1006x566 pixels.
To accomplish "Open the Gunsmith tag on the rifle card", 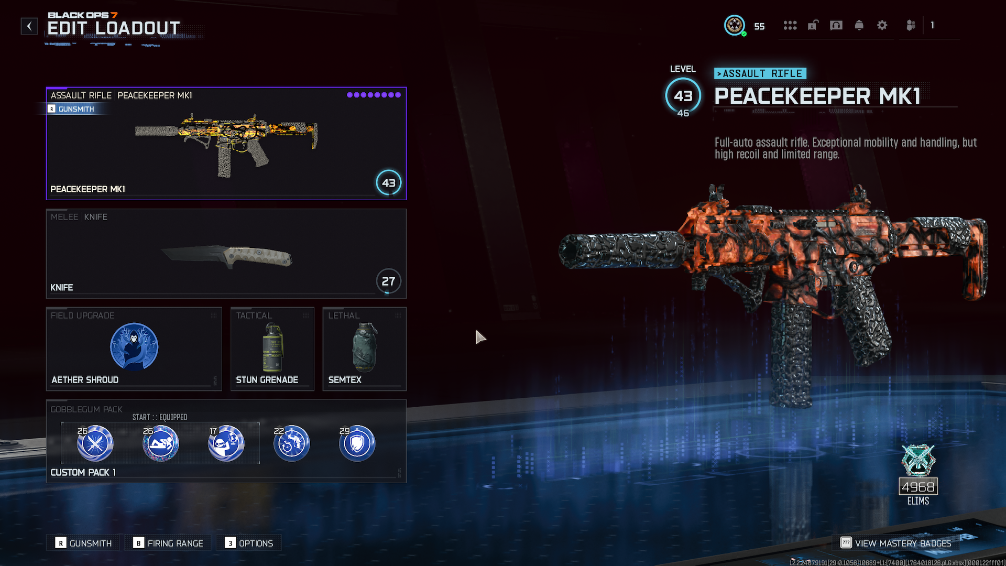I will [x=72, y=109].
